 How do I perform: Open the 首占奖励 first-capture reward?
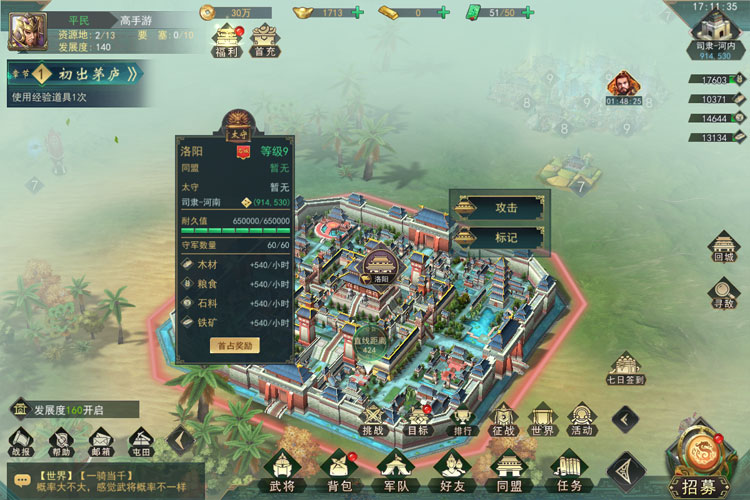point(235,345)
